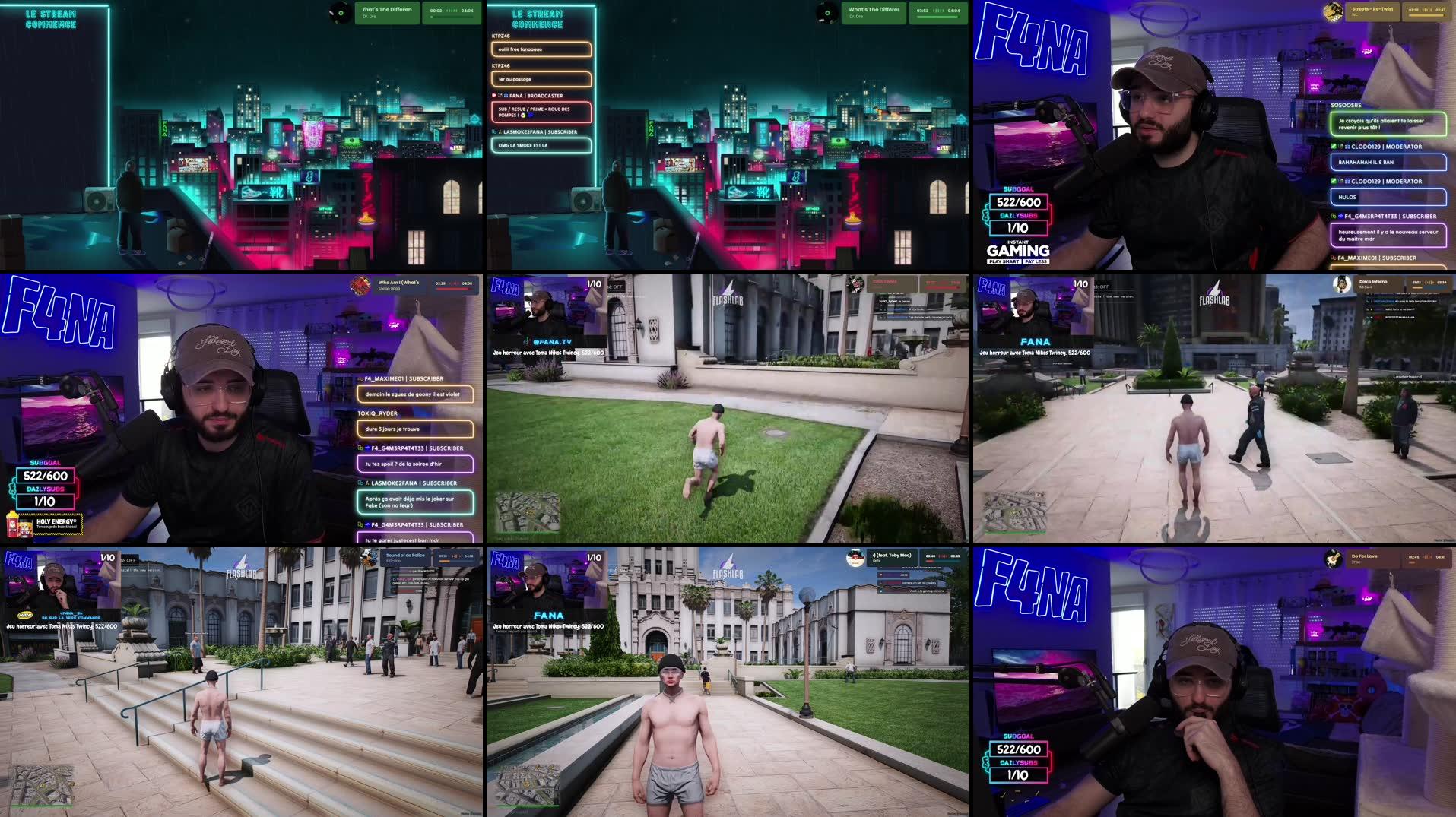The width and height of the screenshot is (1456, 817).
Task: Click the SUB / RESUB / PRIME chat panel
Action: pyautogui.click(x=540, y=112)
